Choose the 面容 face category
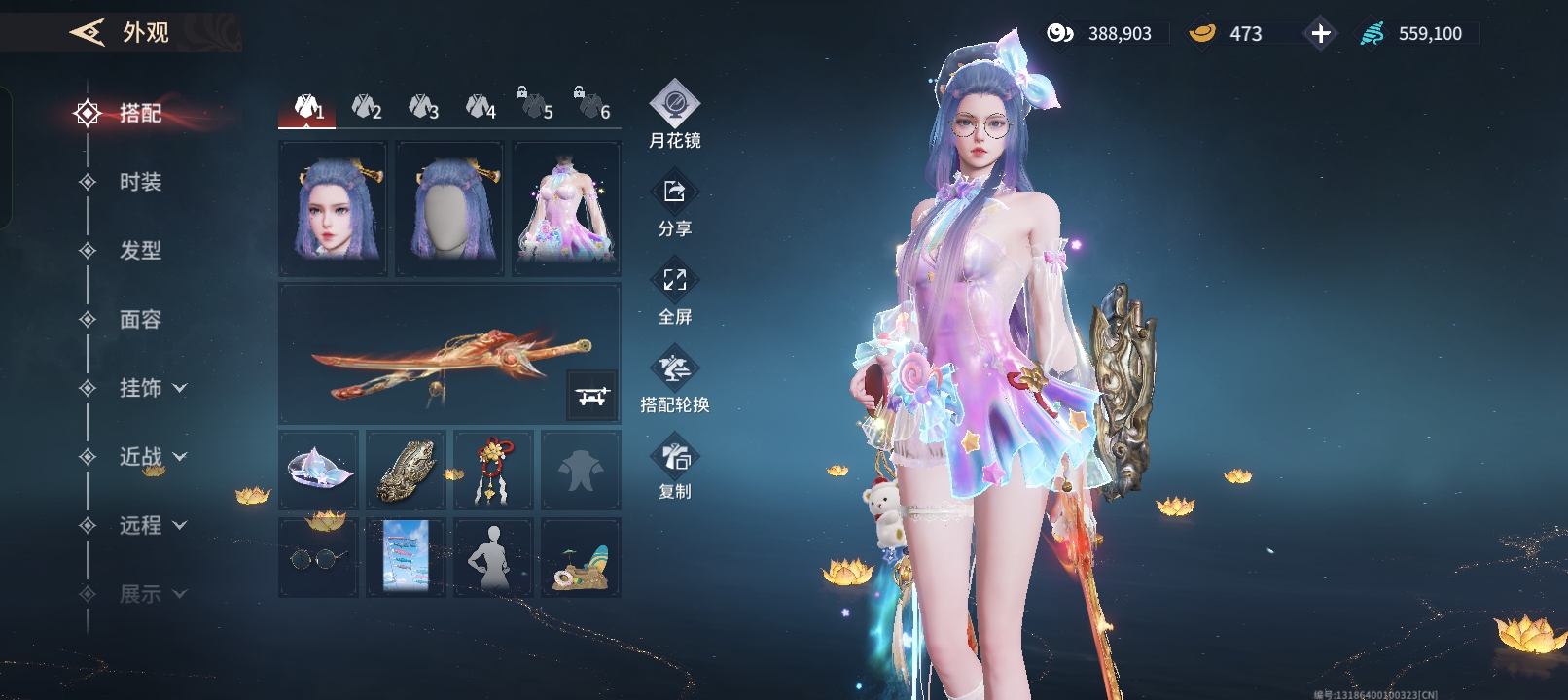Screen dimensions: 1568x700 pos(140,320)
